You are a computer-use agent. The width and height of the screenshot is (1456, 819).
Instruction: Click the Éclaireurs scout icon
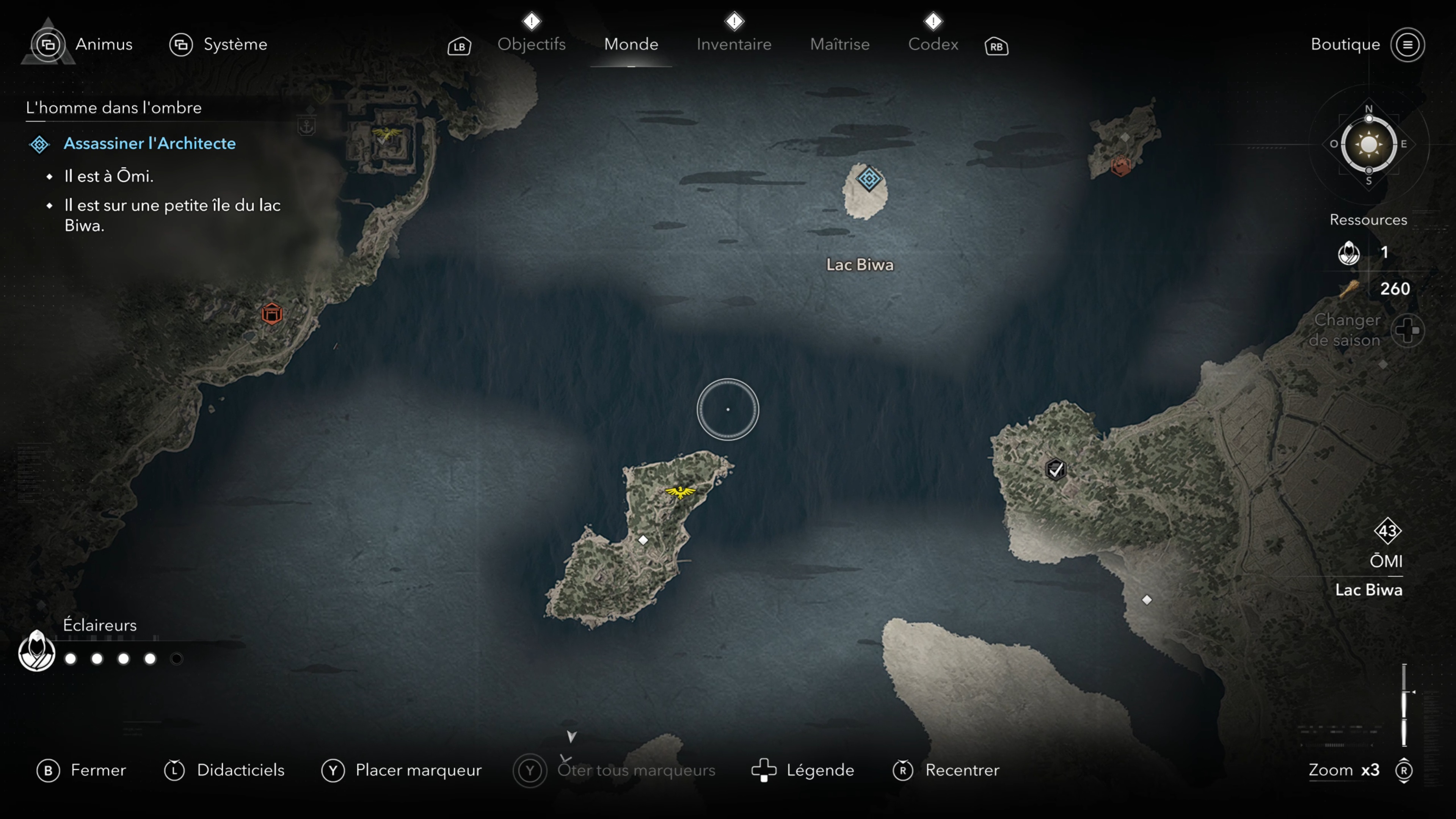point(37,651)
